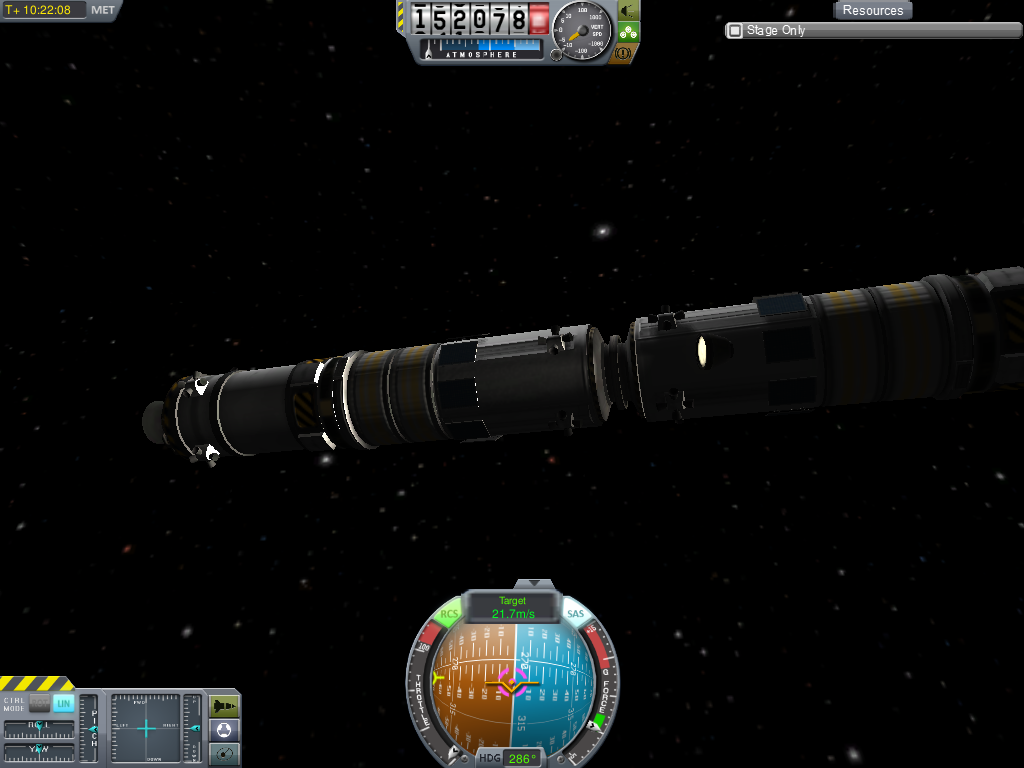Toggle the brakes button
Screen dimensions: 1024x768
click(627, 53)
